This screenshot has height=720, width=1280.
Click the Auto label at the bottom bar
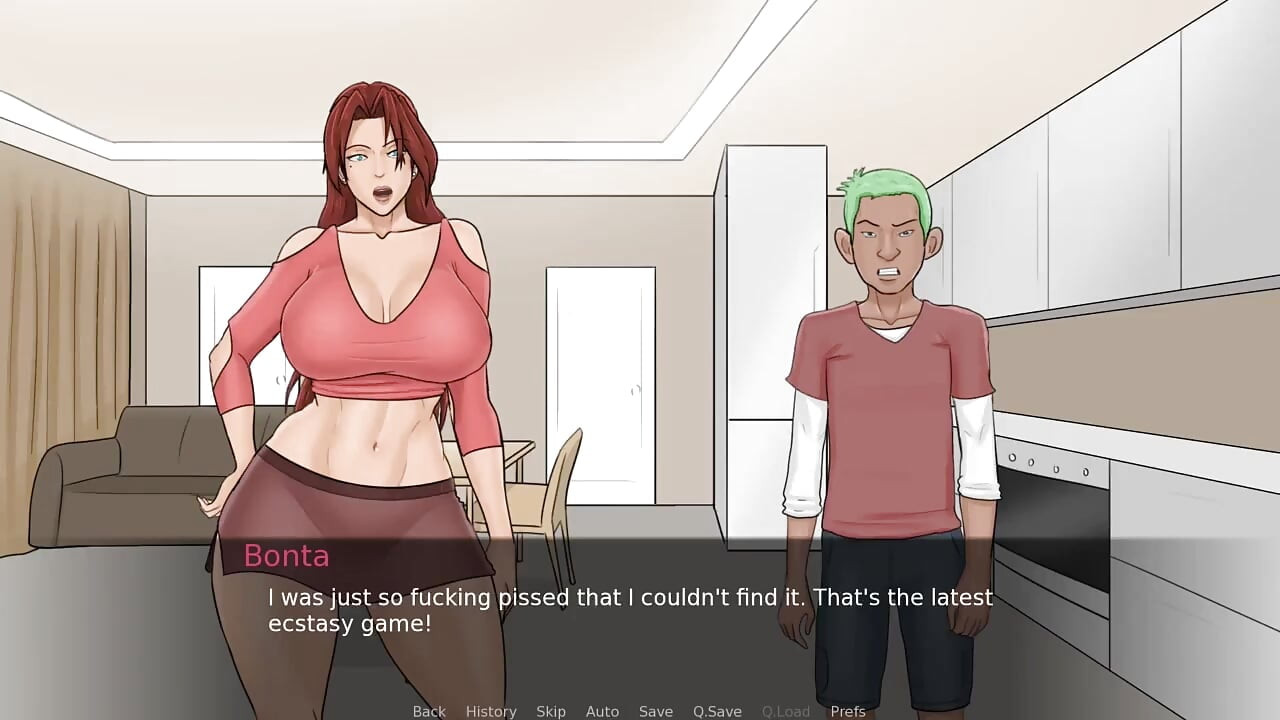pyautogui.click(x=602, y=711)
